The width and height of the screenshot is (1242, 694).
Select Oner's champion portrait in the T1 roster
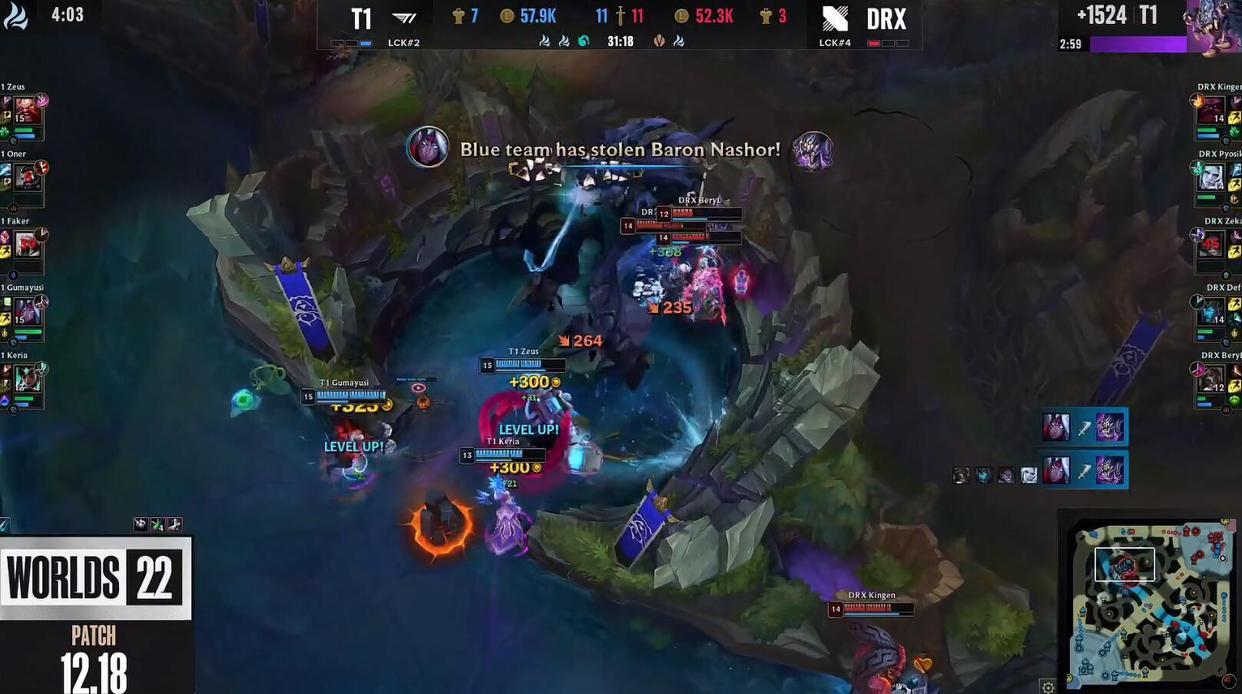tap(27, 178)
